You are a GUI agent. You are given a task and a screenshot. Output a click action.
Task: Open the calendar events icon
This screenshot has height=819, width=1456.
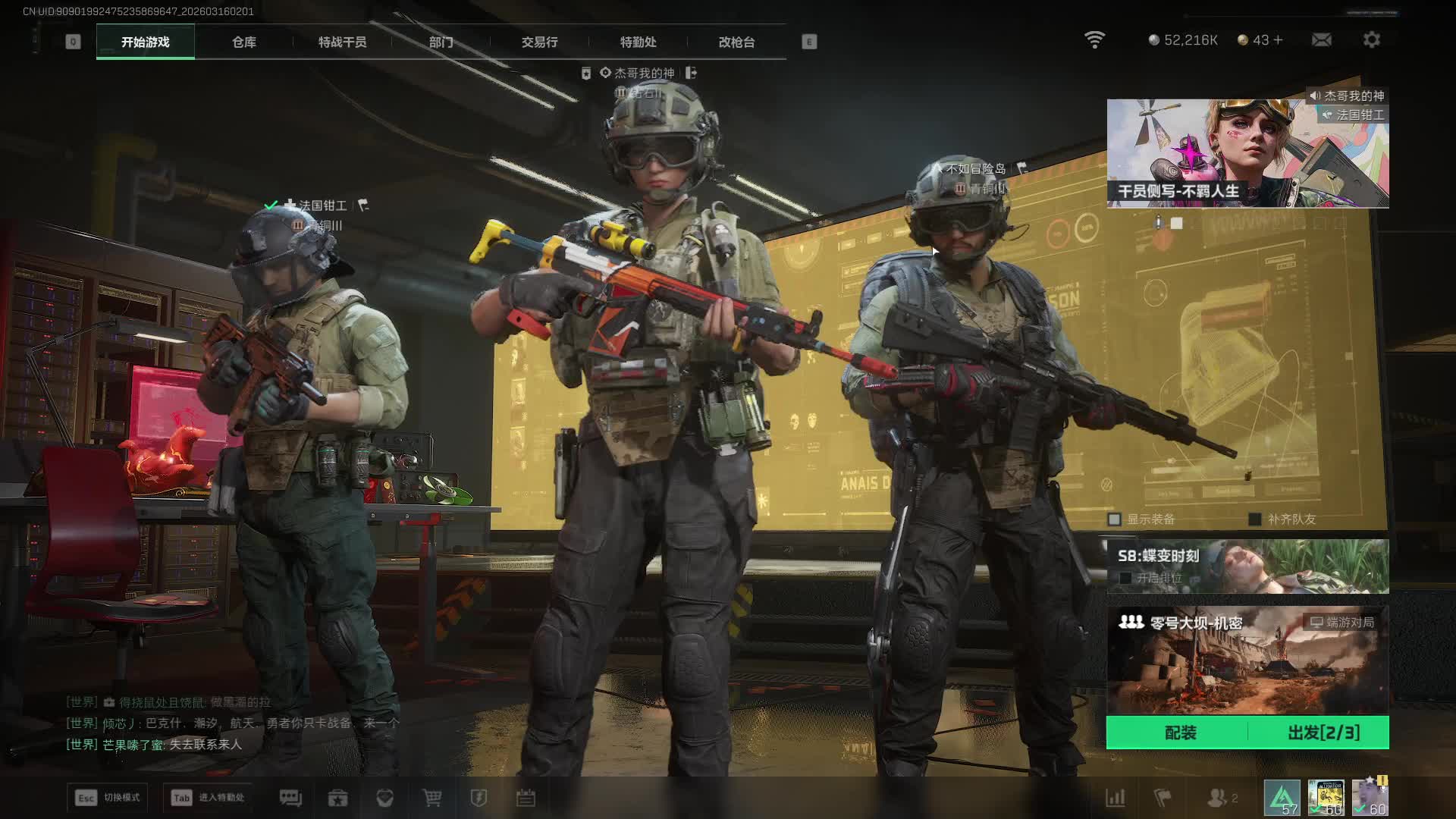click(x=526, y=798)
